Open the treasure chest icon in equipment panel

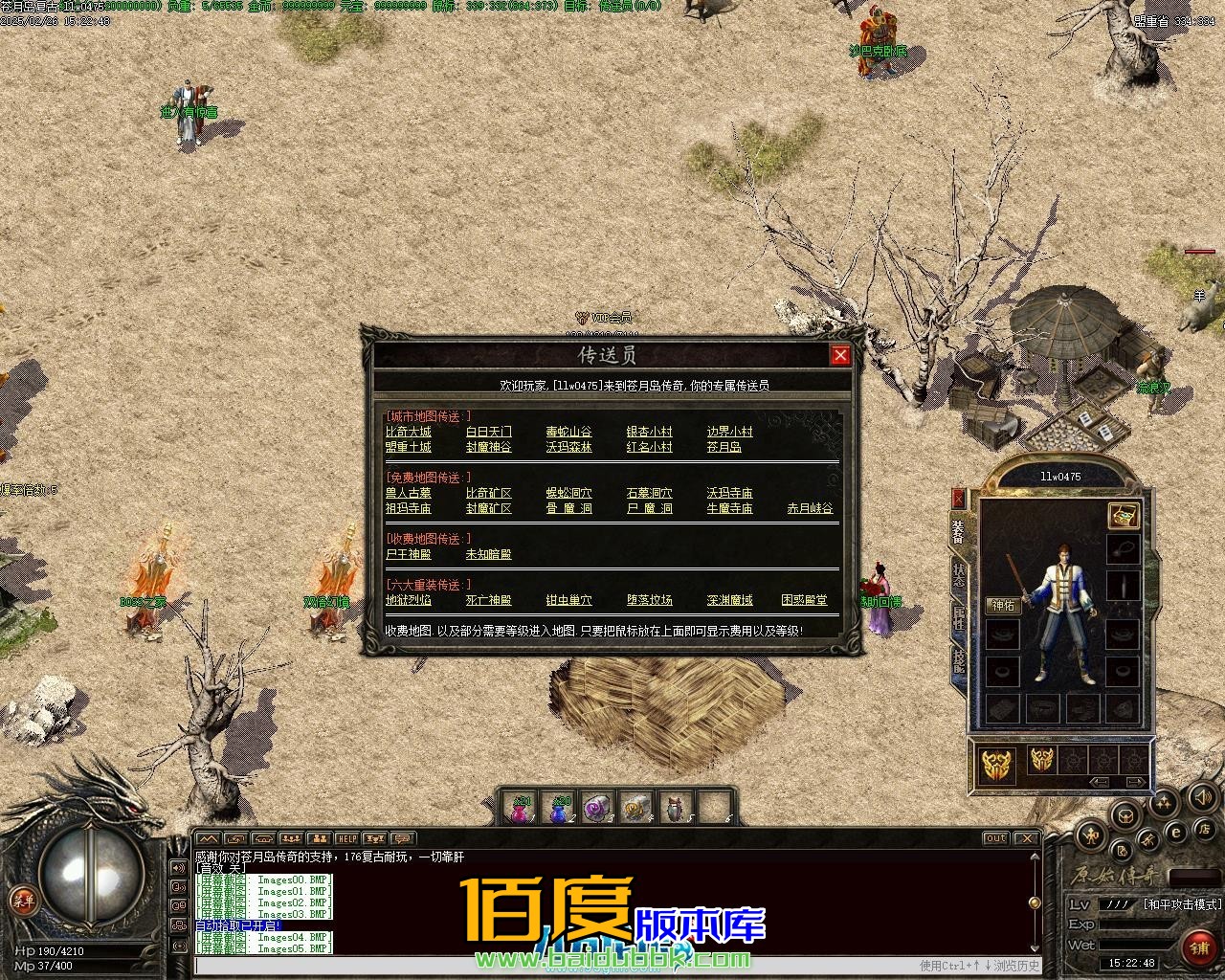click(x=1124, y=515)
